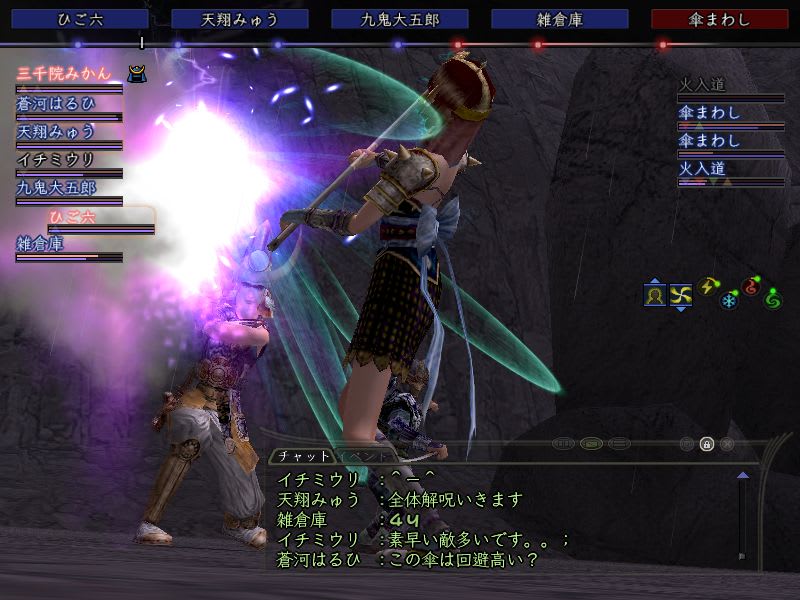
Task: Select 天翔みゅう in the top turn-order bar
Action: pos(240,19)
